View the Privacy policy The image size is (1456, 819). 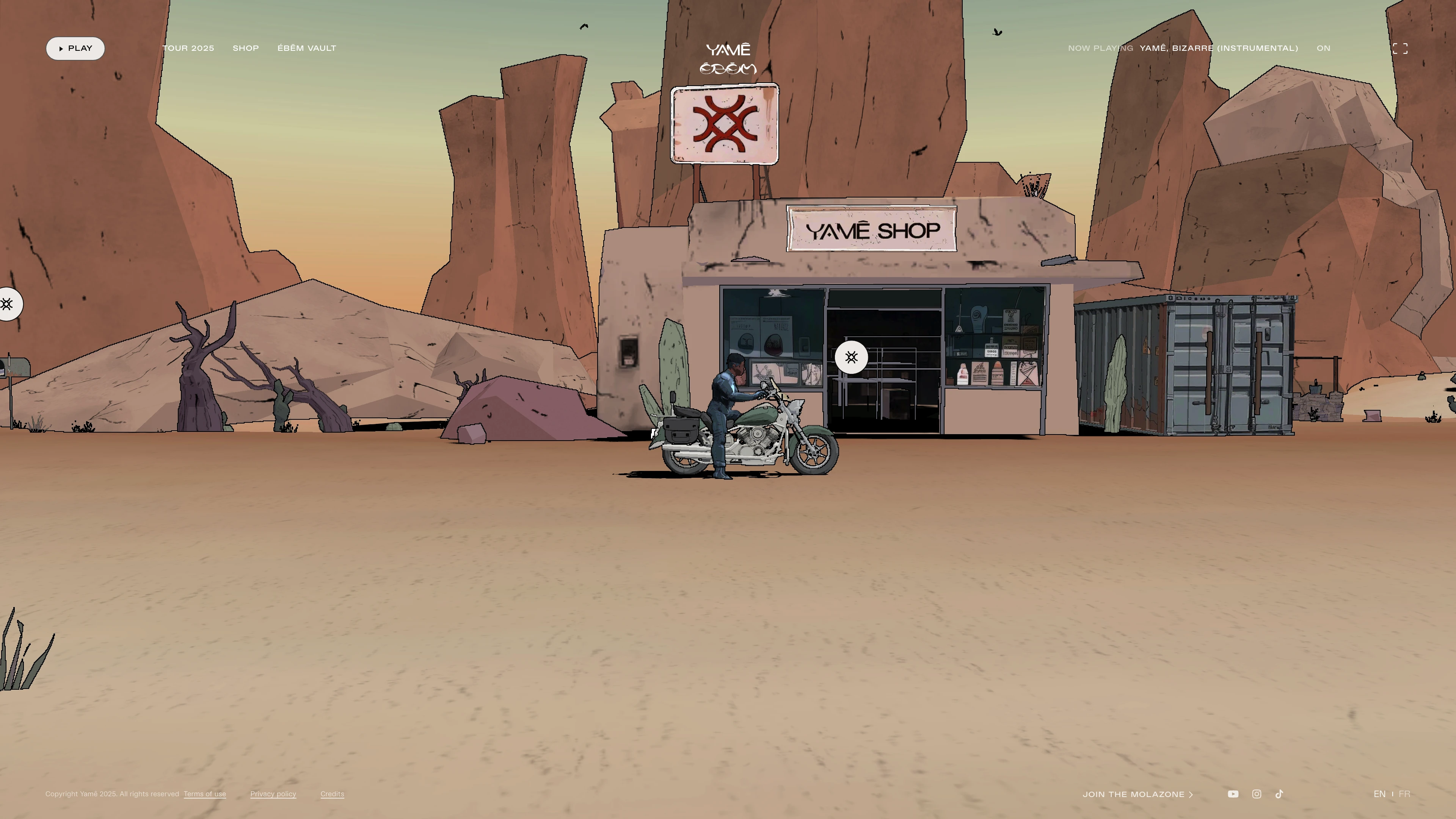[273, 794]
